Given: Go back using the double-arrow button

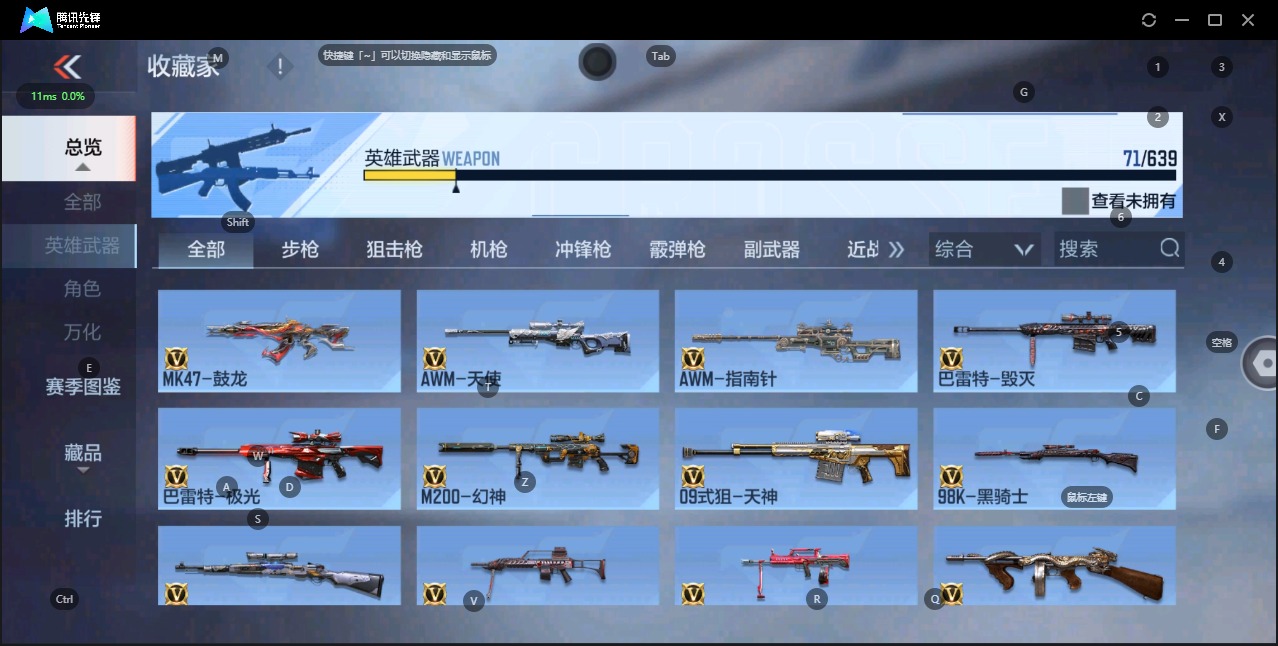Looking at the screenshot, I should coord(67,67).
